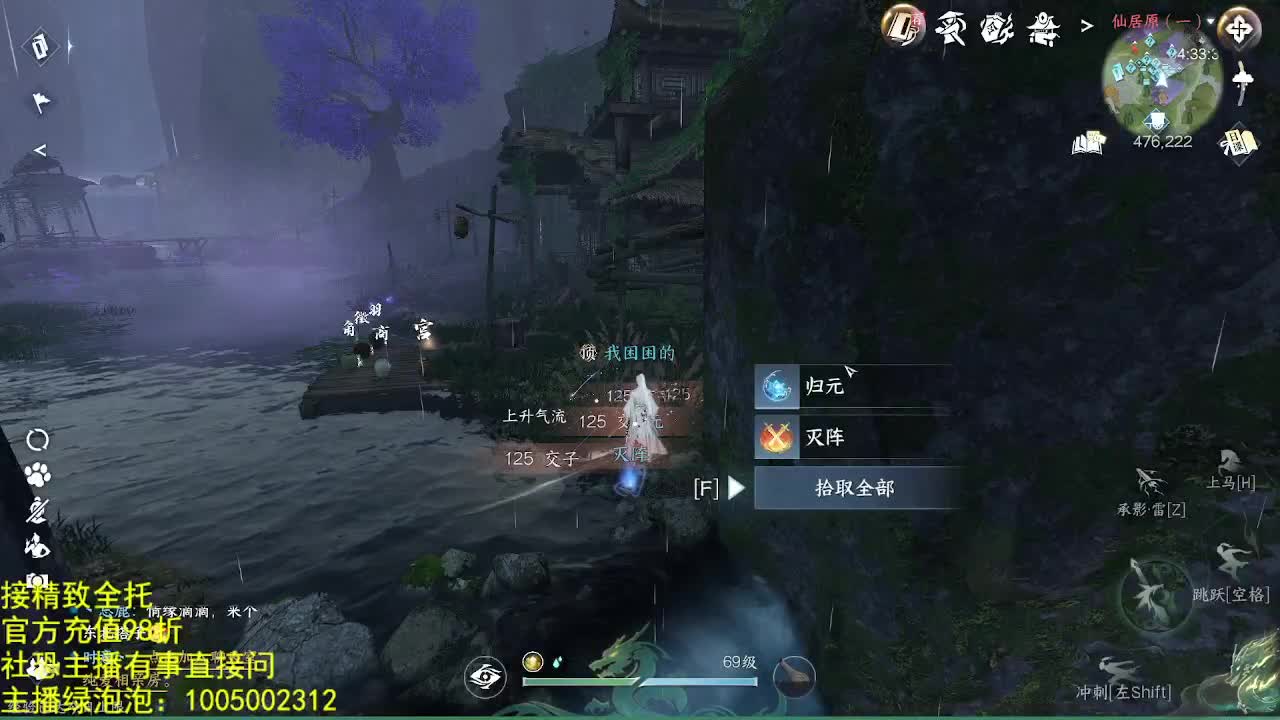
Task: Toggle the eye spectate icon near experience bar
Action: pyautogui.click(x=484, y=676)
